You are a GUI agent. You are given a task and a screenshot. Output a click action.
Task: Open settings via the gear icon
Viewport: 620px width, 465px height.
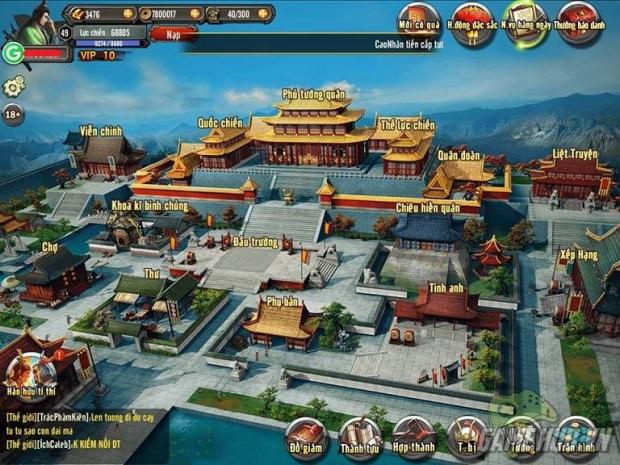click(x=13, y=87)
